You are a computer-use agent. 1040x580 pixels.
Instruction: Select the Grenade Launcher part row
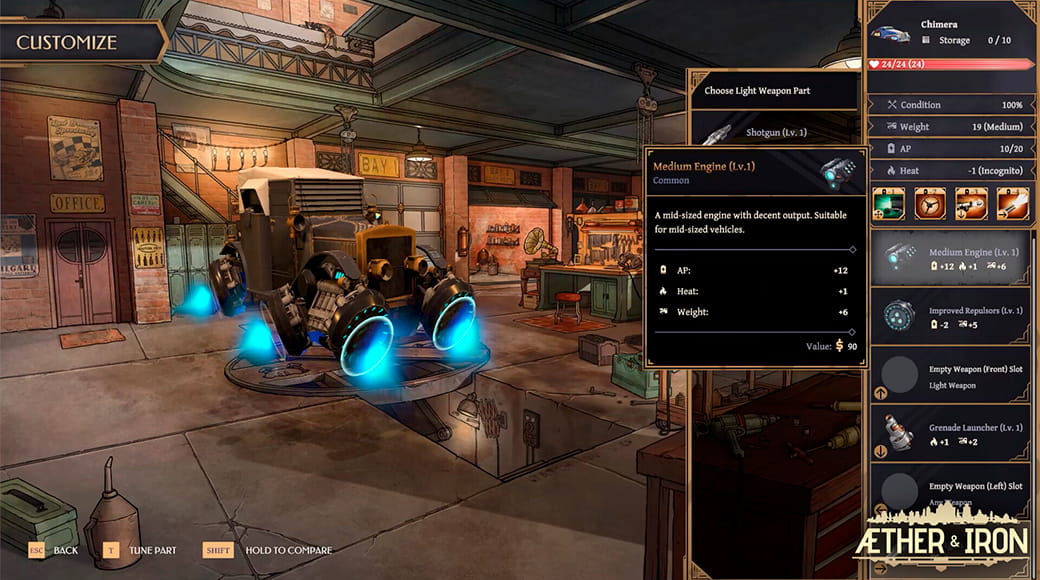[950, 433]
